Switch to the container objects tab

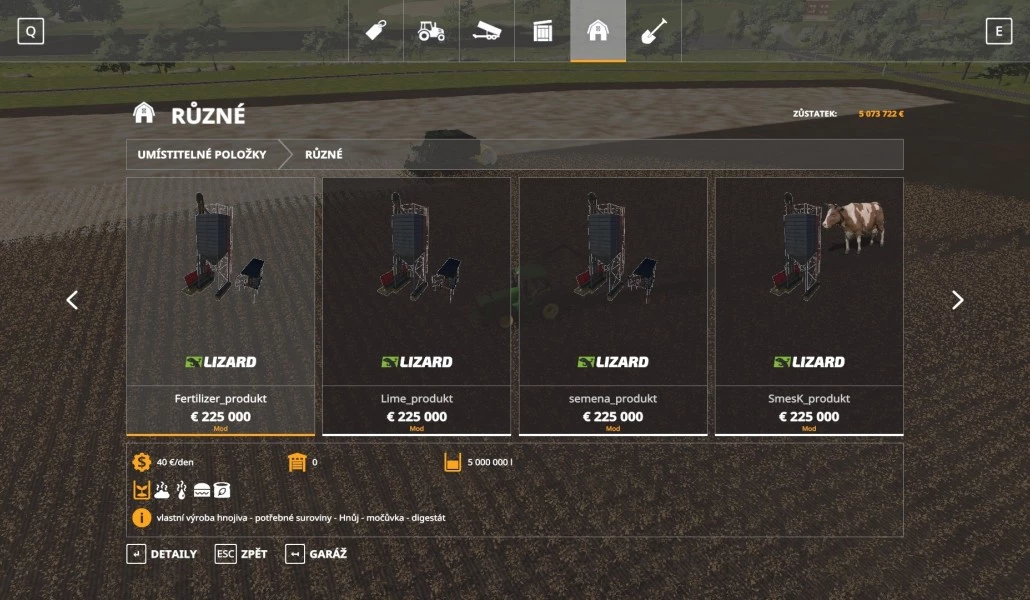tap(542, 31)
